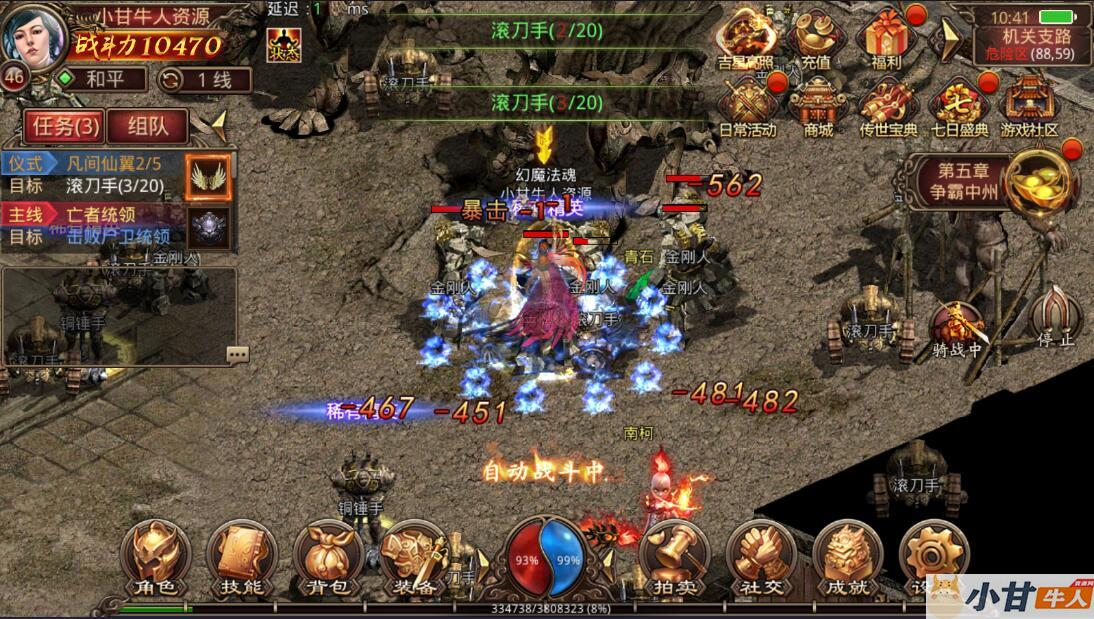Switch server line via 1线 button
Image resolution: width=1094 pixels, height=619 pixels.
coord(205,79)
